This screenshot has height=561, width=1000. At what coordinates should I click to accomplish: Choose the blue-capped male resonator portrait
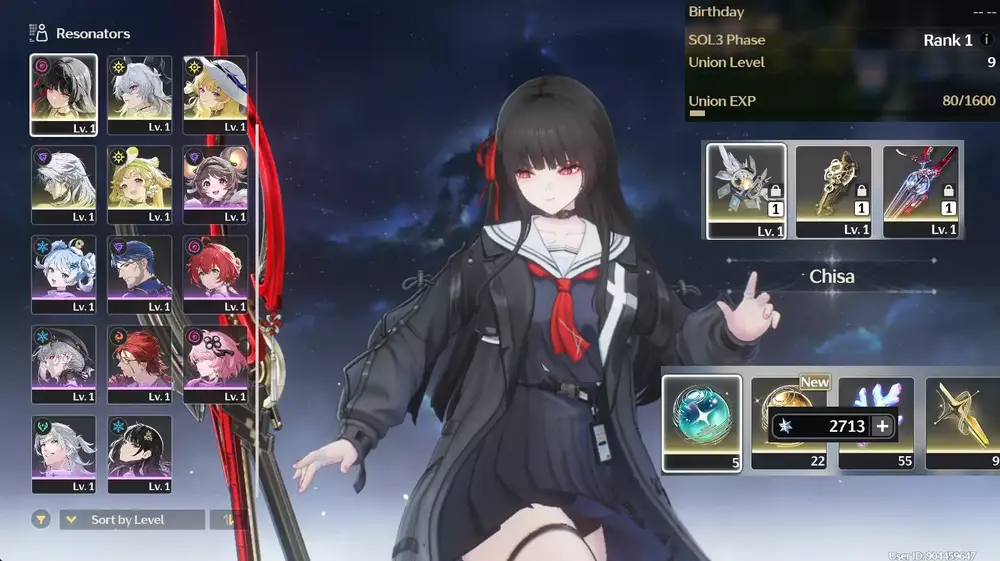140,273
